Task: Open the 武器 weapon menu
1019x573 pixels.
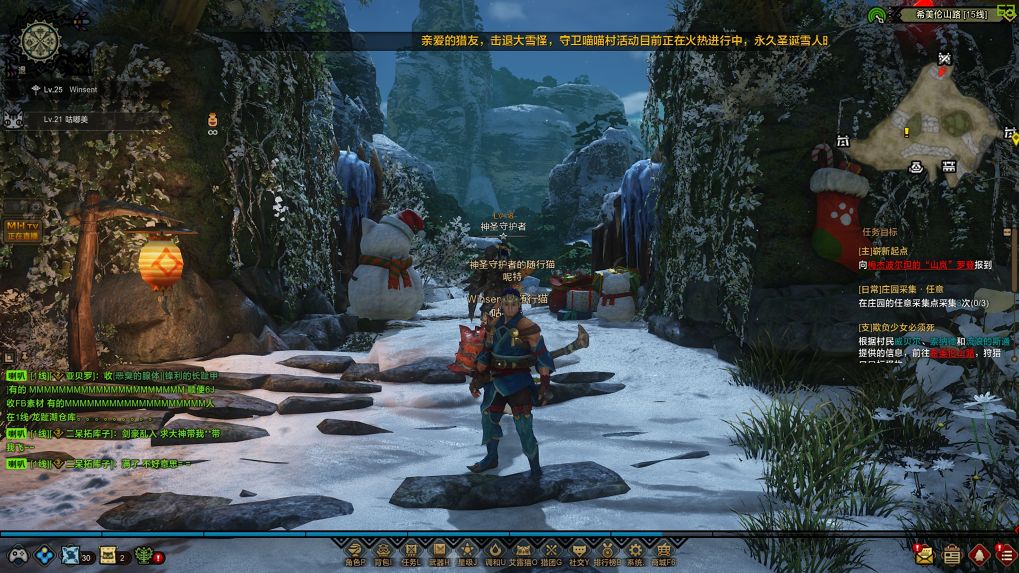Action: coord(439,551)
